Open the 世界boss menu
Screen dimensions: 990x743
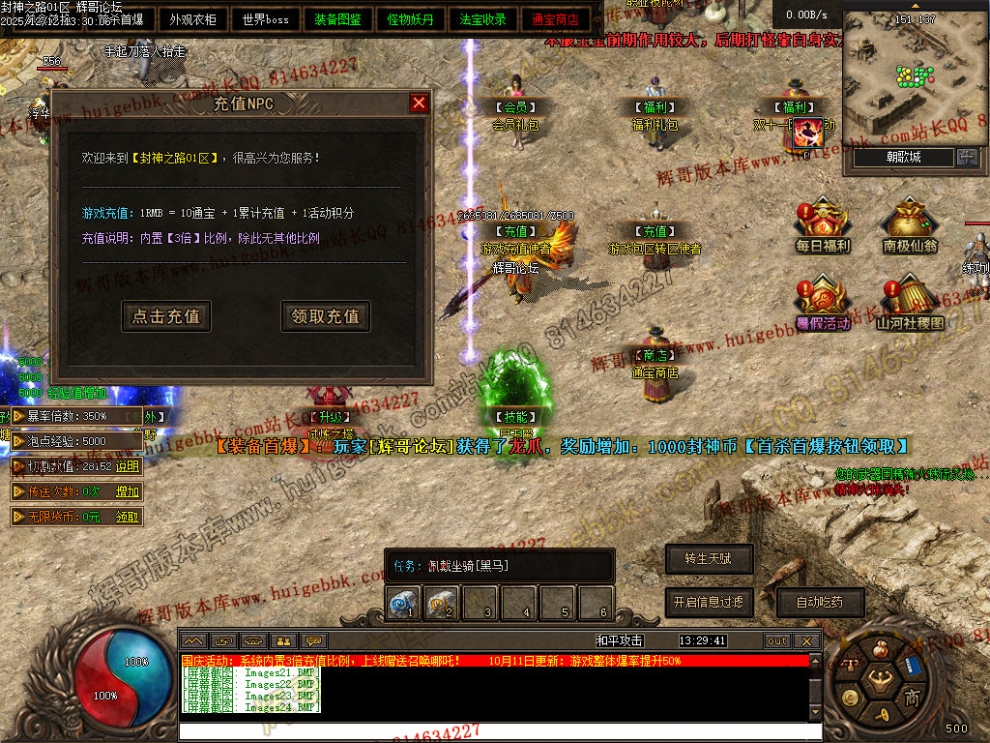pos(265,19)
